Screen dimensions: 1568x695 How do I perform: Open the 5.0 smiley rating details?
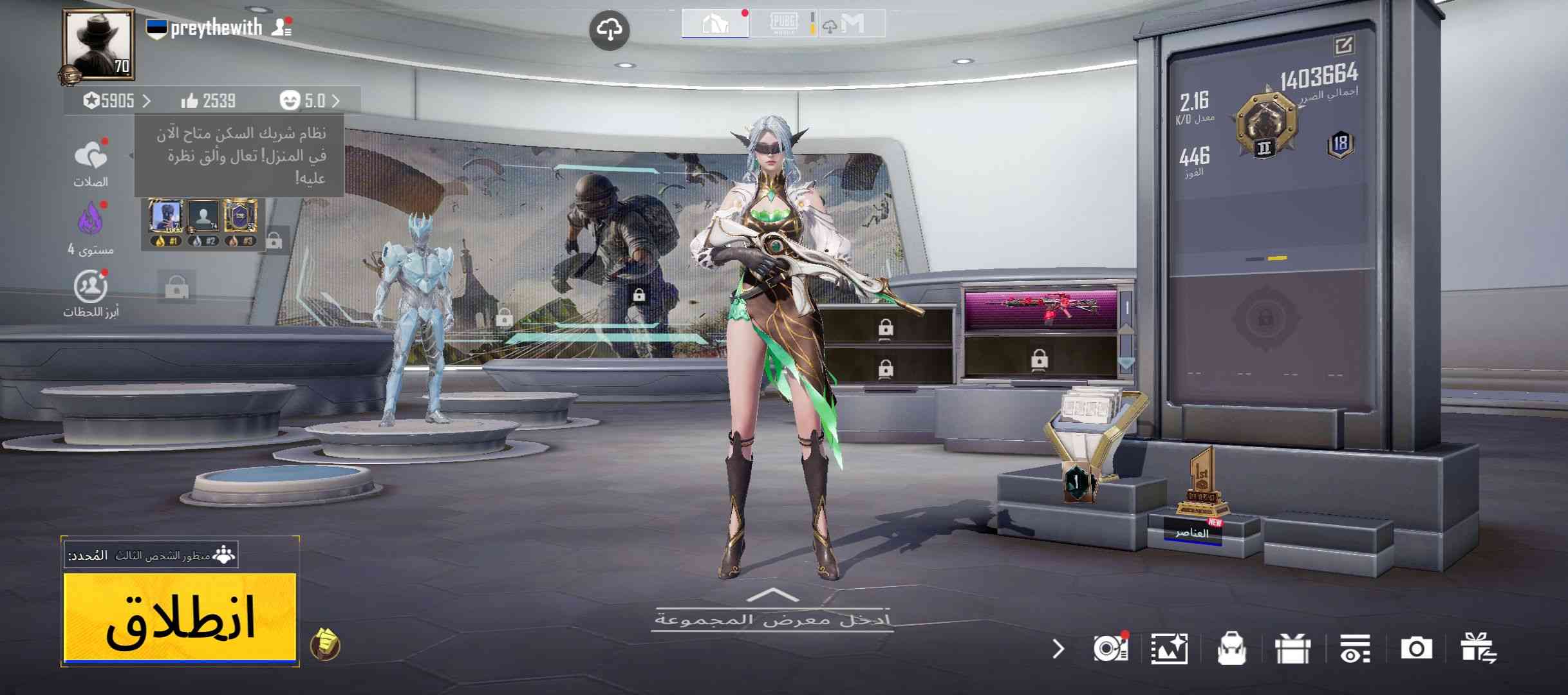309,101
